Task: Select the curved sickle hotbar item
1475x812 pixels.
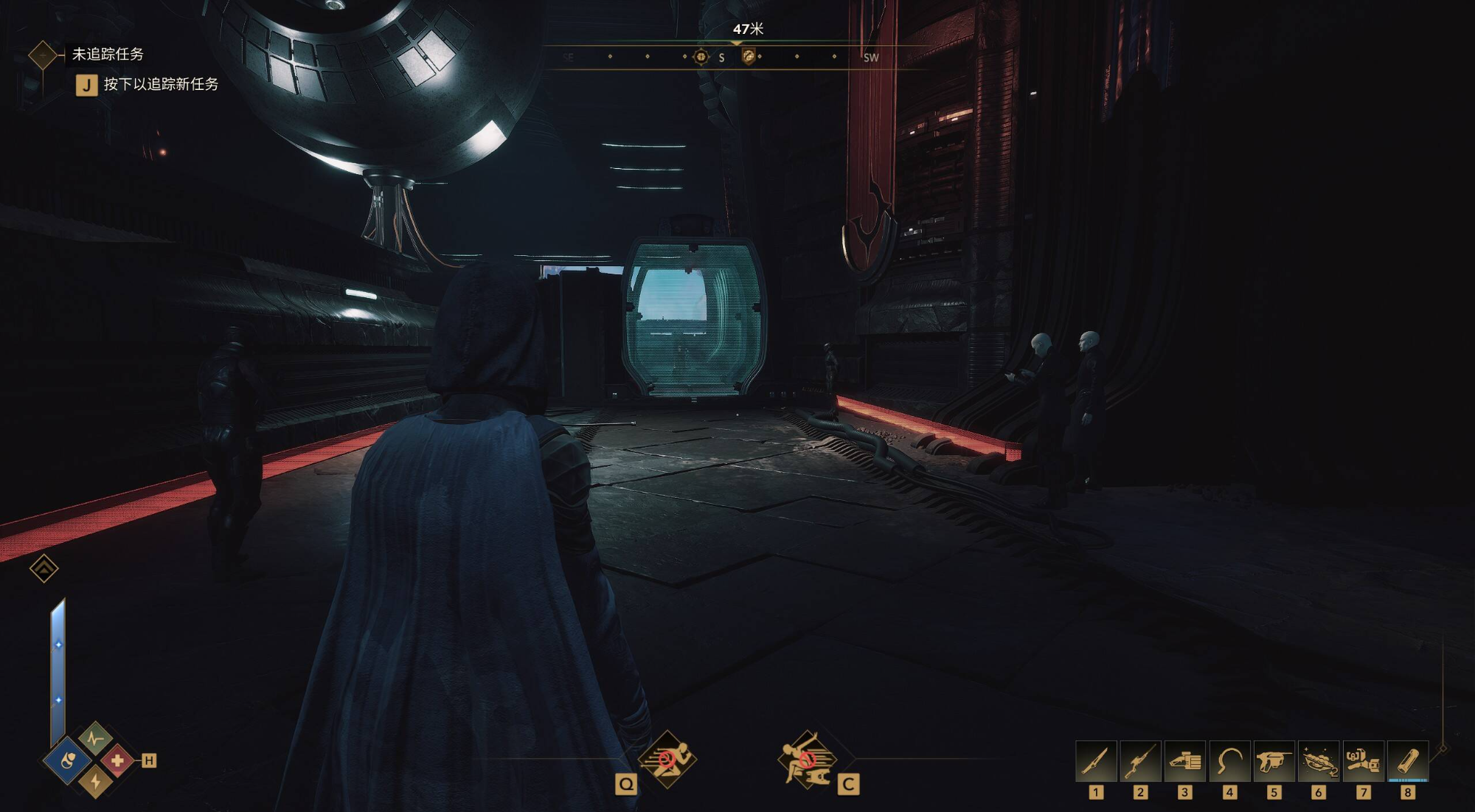Action: pos(1229,761)
